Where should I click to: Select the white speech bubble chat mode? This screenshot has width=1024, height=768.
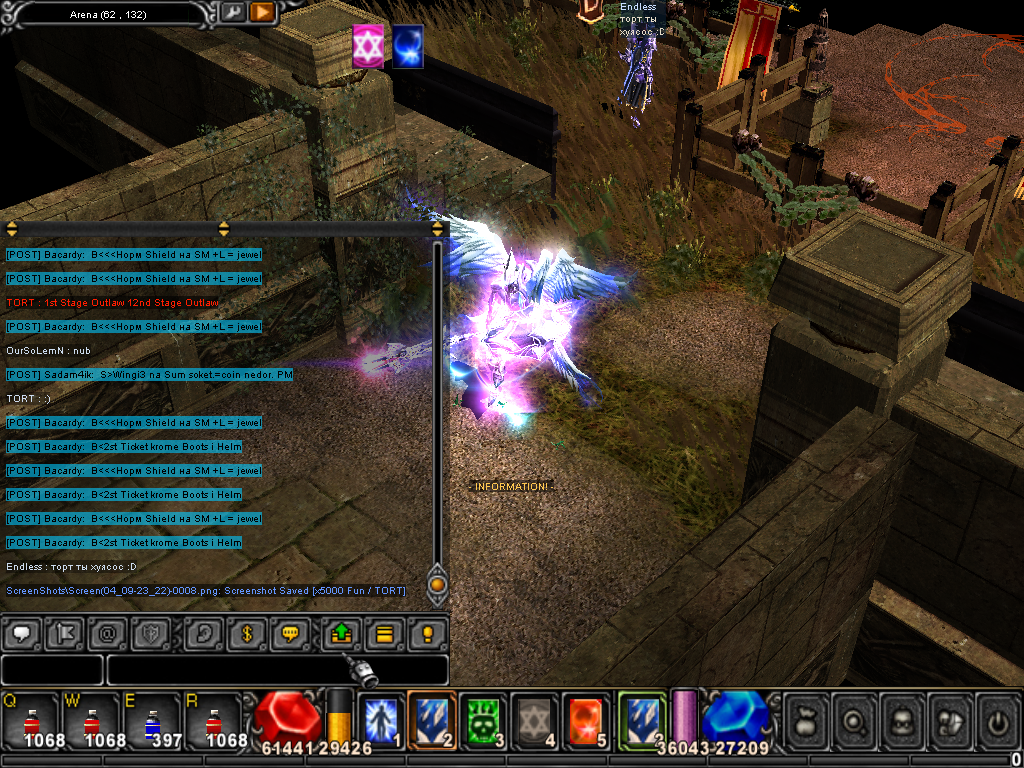pos(22,633)
